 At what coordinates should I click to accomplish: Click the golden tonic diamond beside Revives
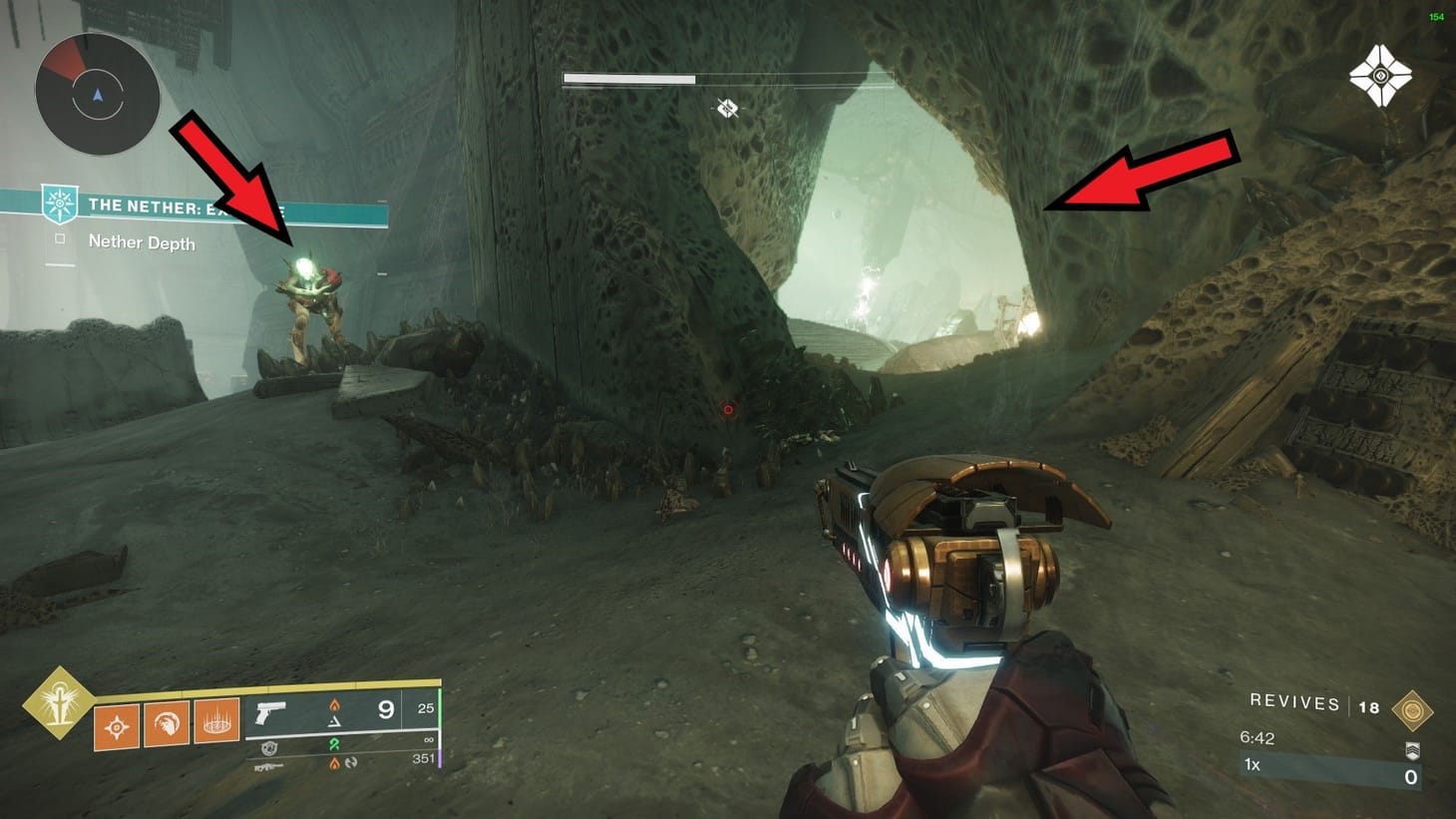tap(1412, 710)
